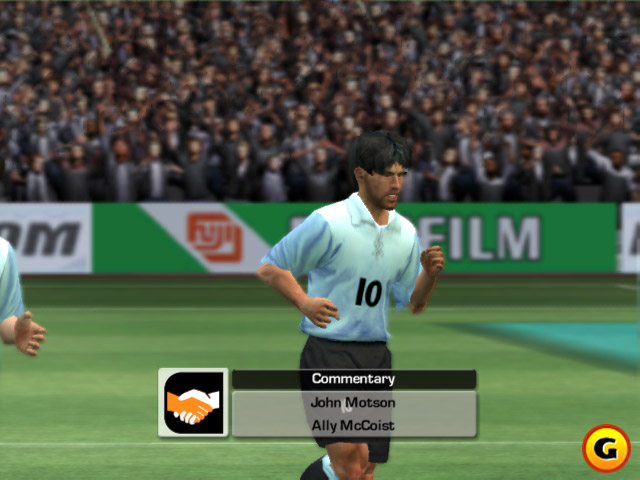Click the handshake icon in the commentary panel

(193, 403)
